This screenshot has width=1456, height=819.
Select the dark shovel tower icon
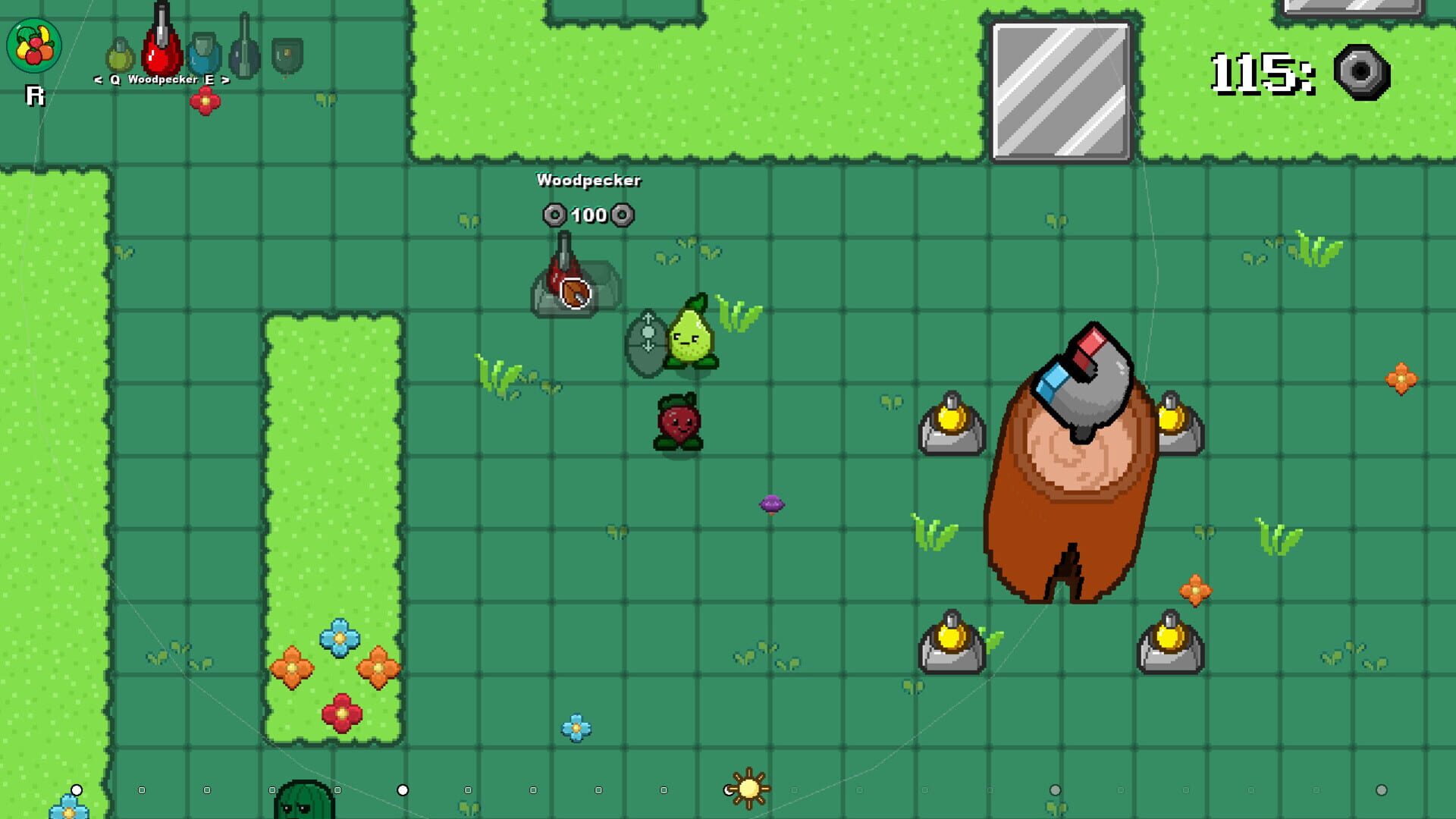[243, 50]
